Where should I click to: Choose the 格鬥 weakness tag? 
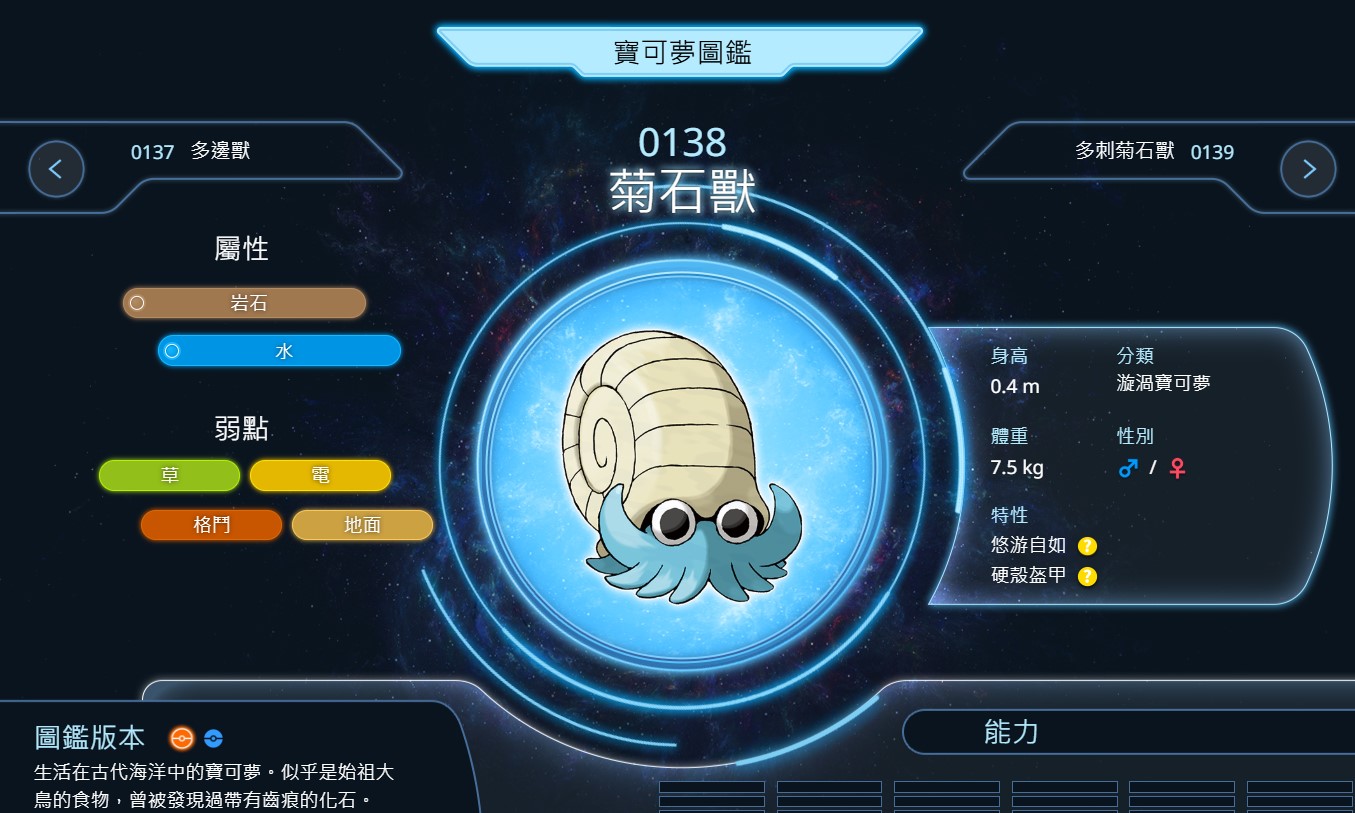point(212,525)
